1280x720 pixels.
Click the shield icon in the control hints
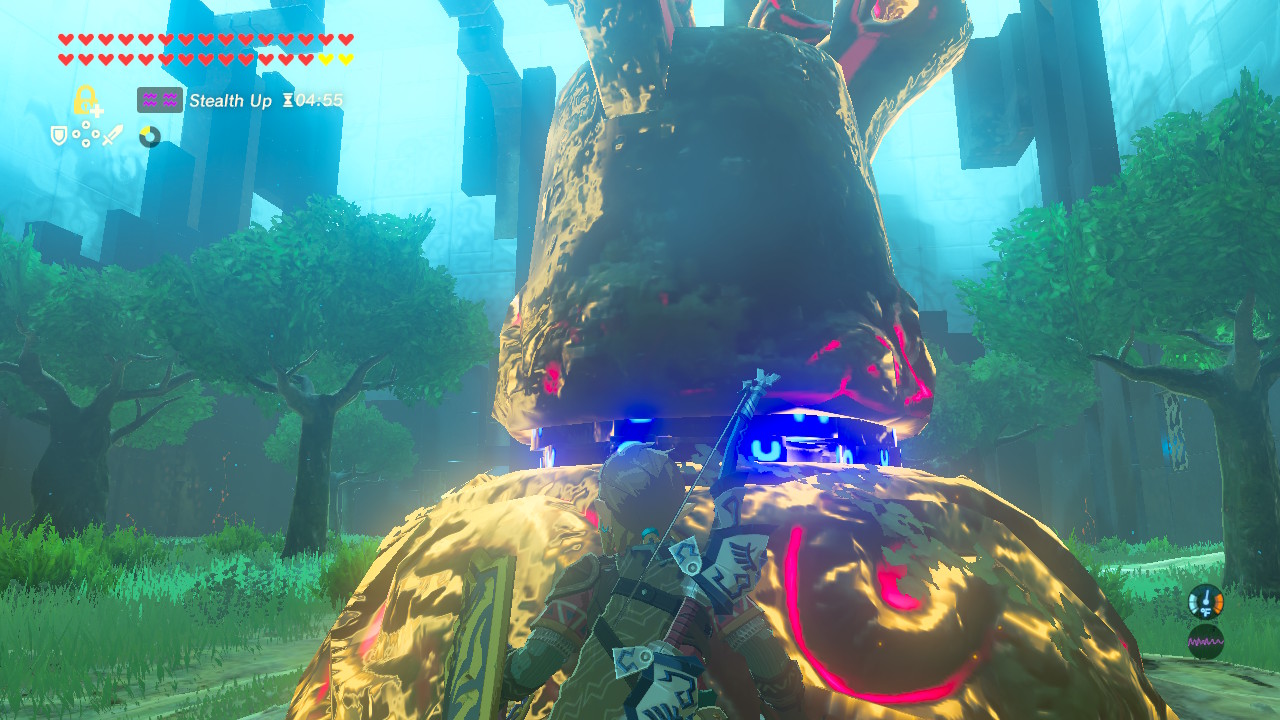(x=57, y=134)
